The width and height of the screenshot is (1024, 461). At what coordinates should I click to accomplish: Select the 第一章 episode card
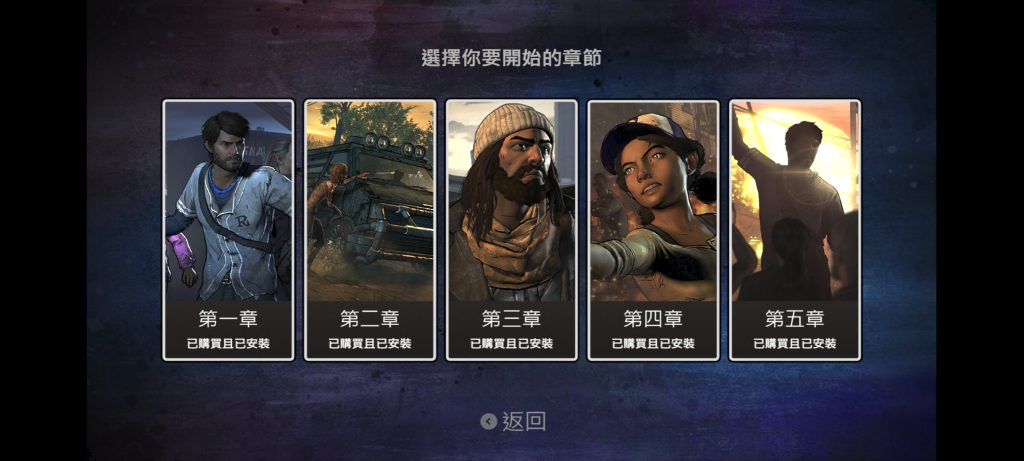(228, 229)
